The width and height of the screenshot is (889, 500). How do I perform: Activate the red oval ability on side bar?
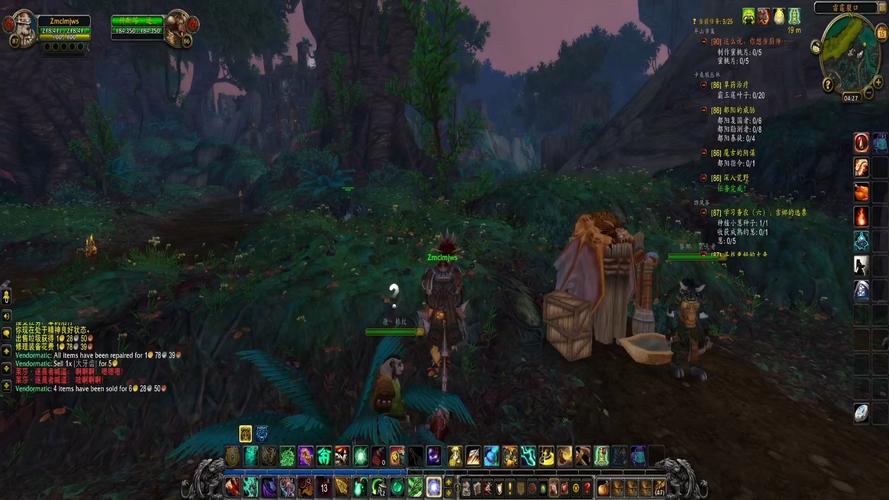tap(861, 142)
